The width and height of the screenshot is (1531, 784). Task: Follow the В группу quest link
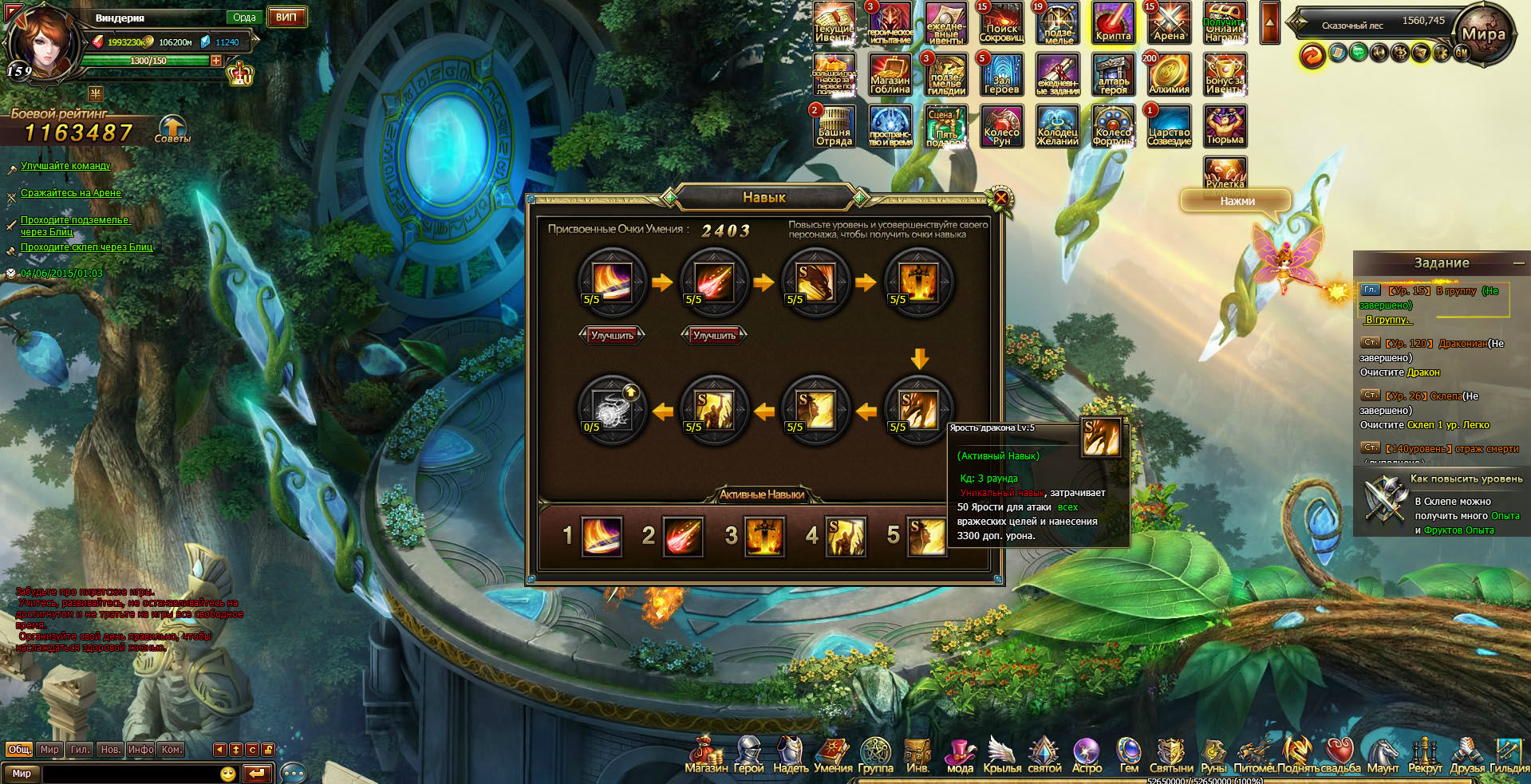click(1387, 320)
